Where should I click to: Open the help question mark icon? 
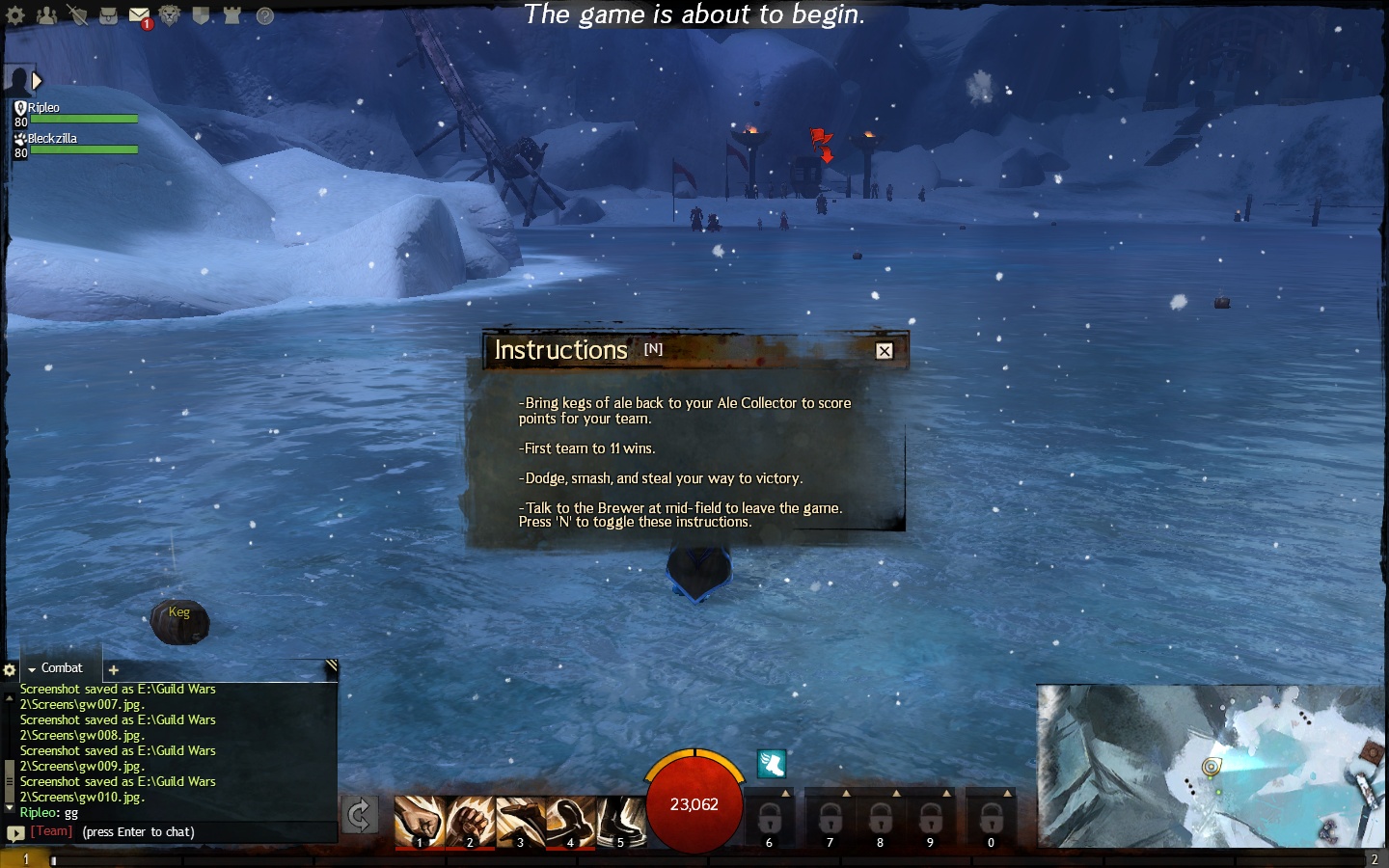pyautogui.click(x=265, y=15)
